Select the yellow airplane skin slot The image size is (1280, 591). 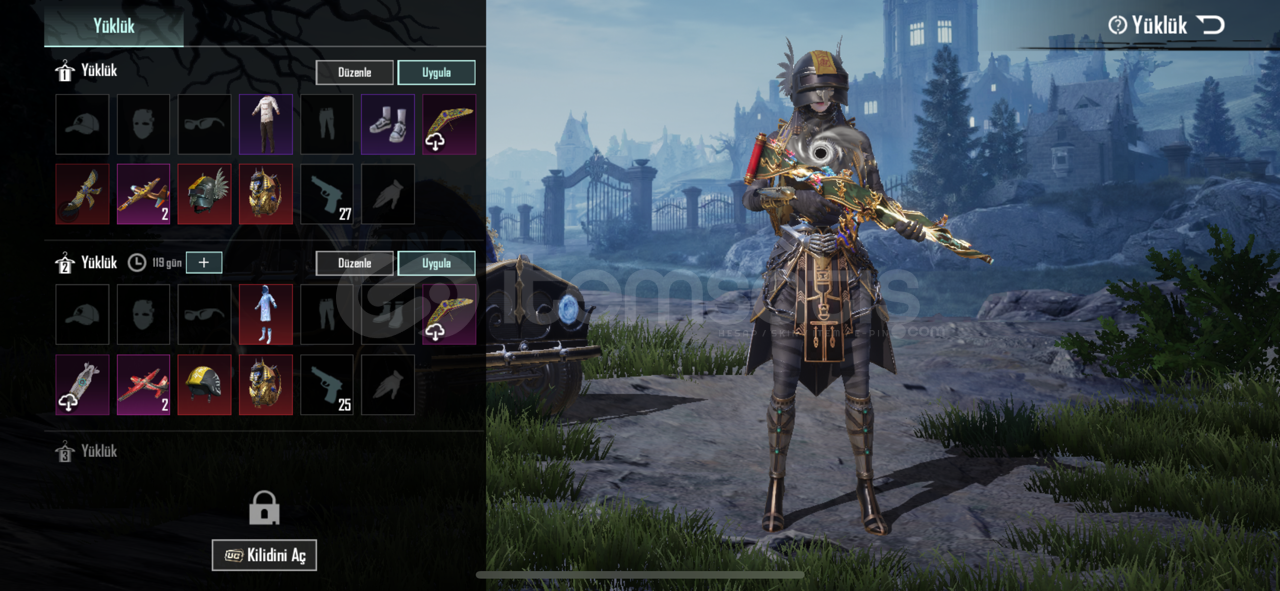tap(143, 194)
